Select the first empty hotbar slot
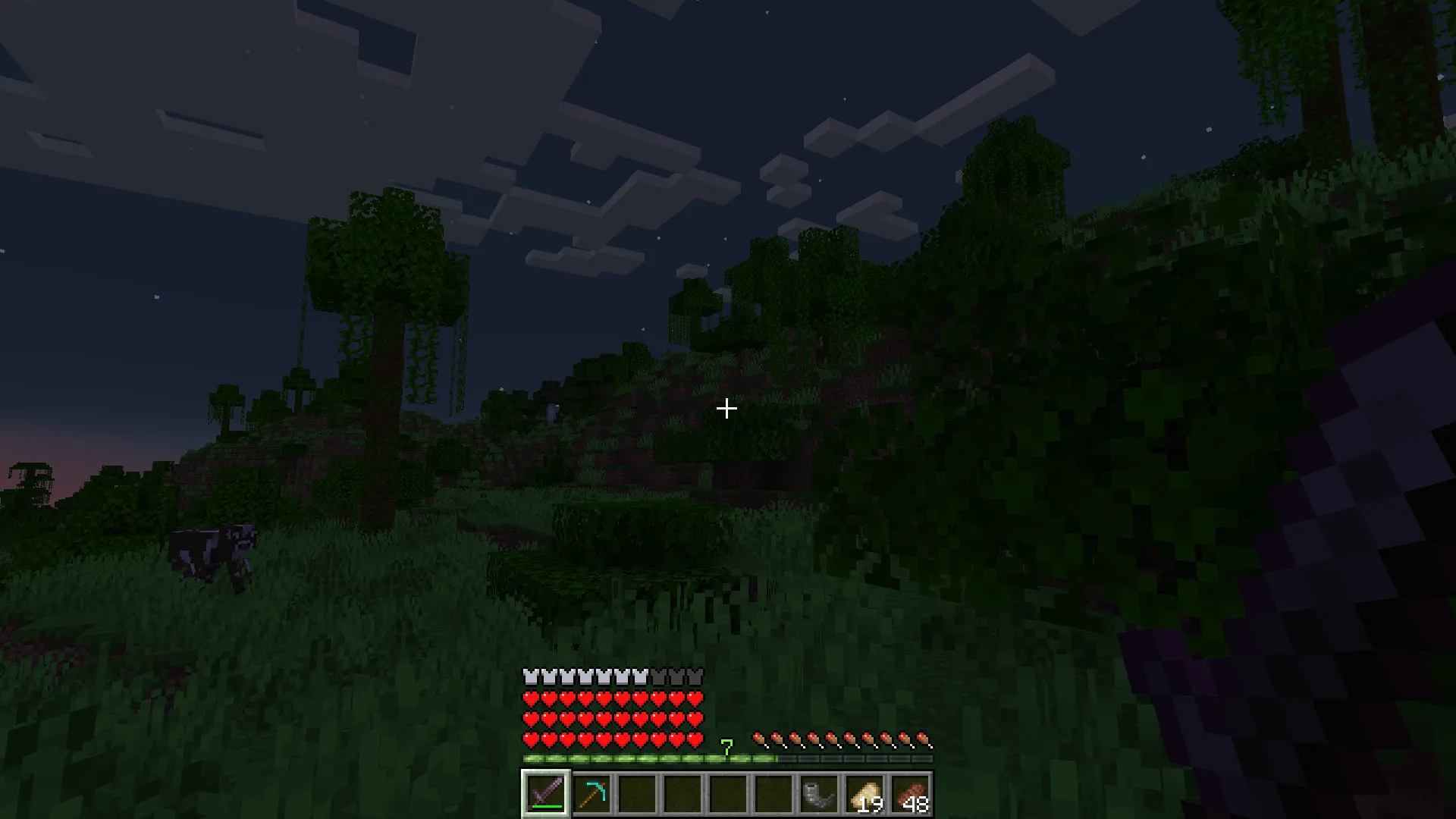This screenshot has width=1456, height=819. pyautogui.click(x=637, y=792)
